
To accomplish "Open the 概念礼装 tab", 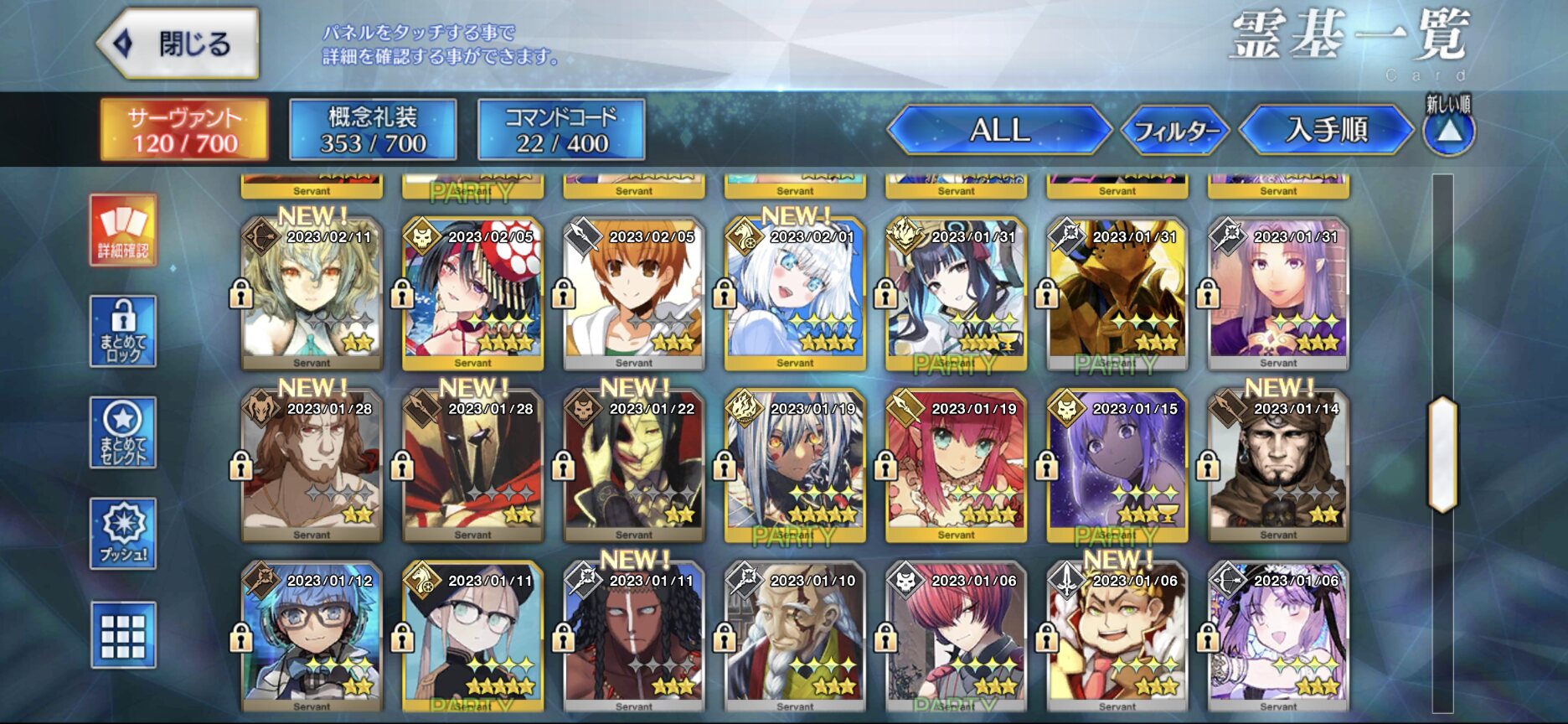I will coord(373,130).
